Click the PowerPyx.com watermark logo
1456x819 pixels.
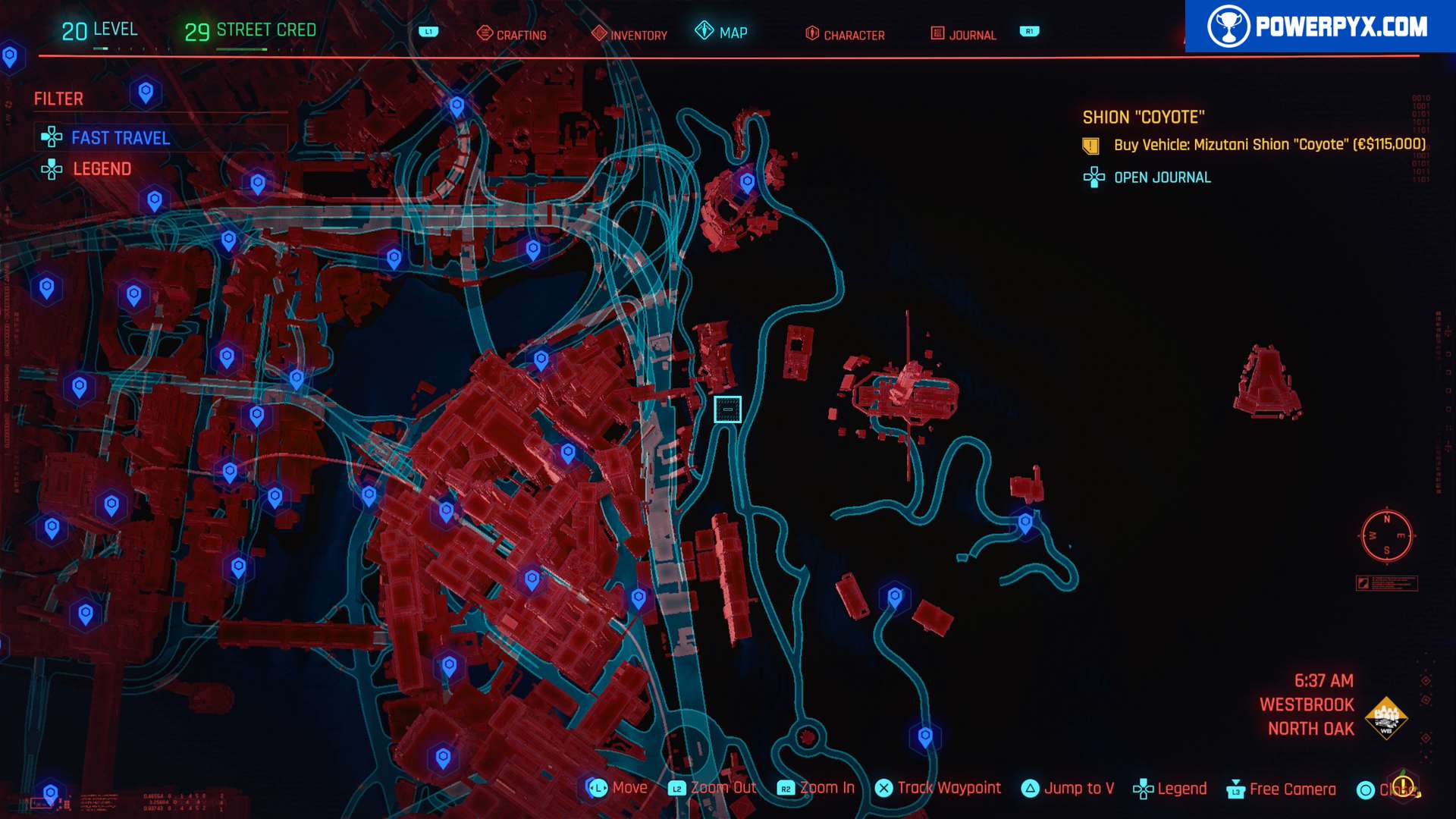[1319, 27]
